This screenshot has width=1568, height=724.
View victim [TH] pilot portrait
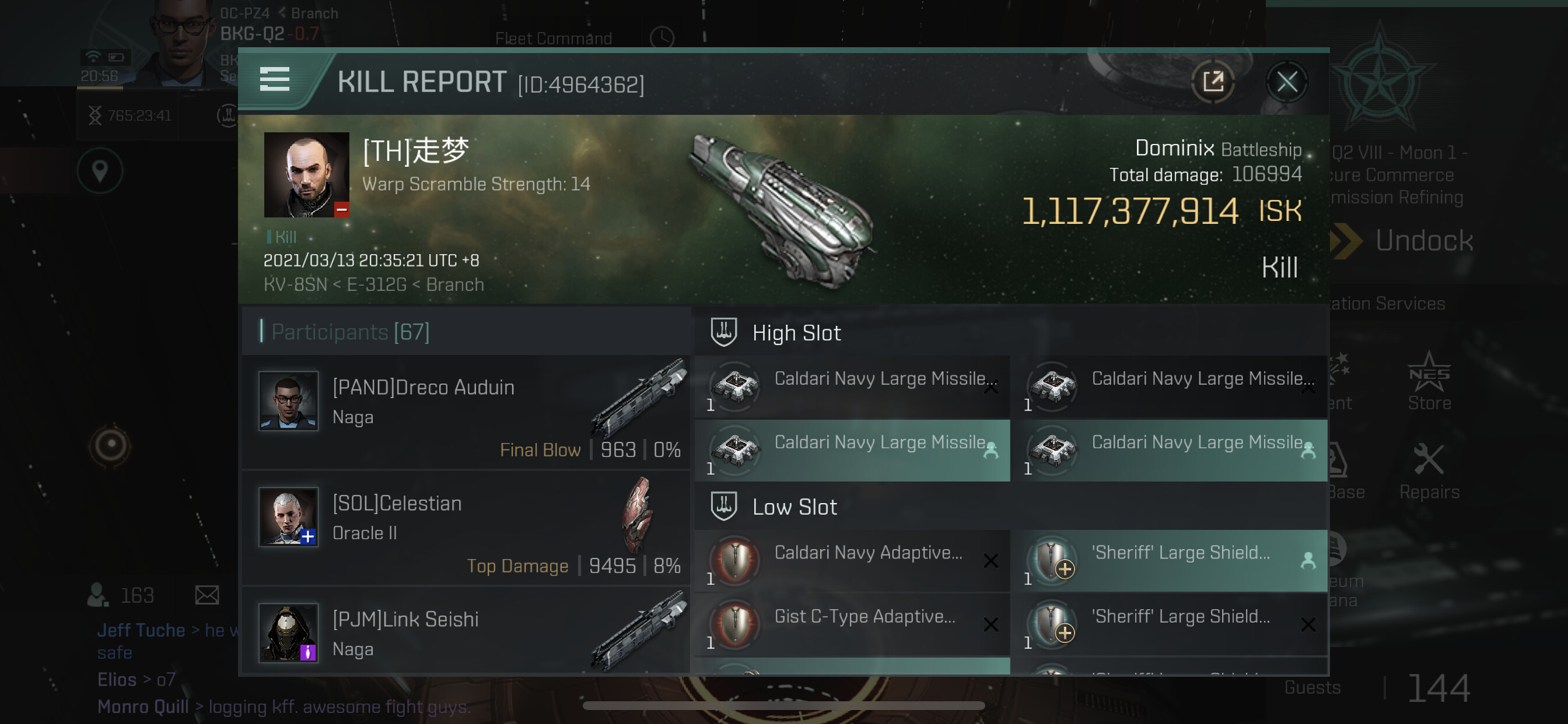[x=306, y=175]
